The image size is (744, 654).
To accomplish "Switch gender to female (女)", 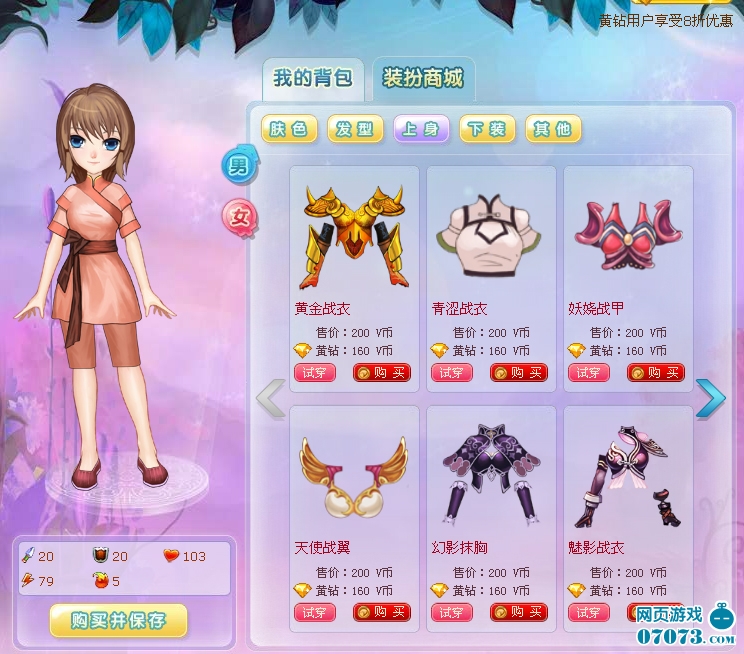I will (x=240, y=215).
